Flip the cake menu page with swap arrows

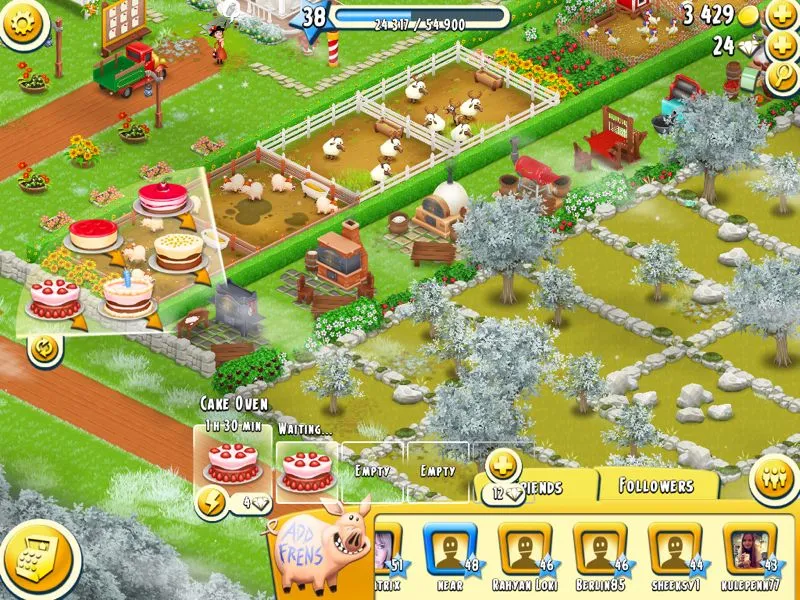point(44,349)
